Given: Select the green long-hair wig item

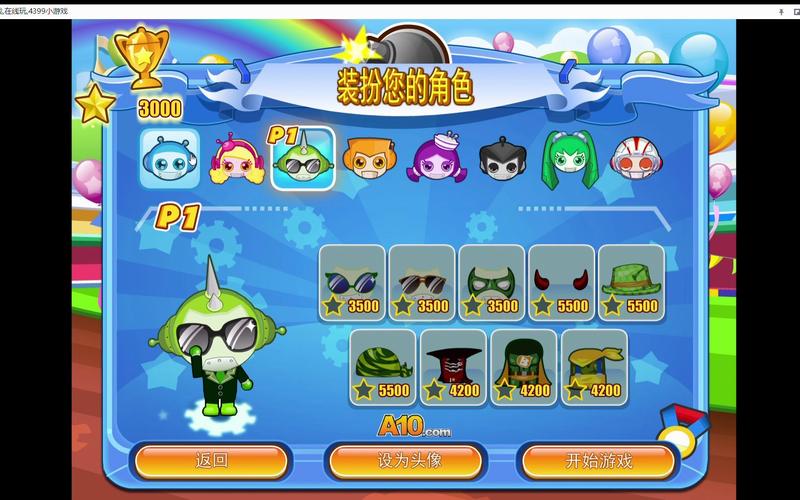Looking at the screenshot, I should click(523, 367).
